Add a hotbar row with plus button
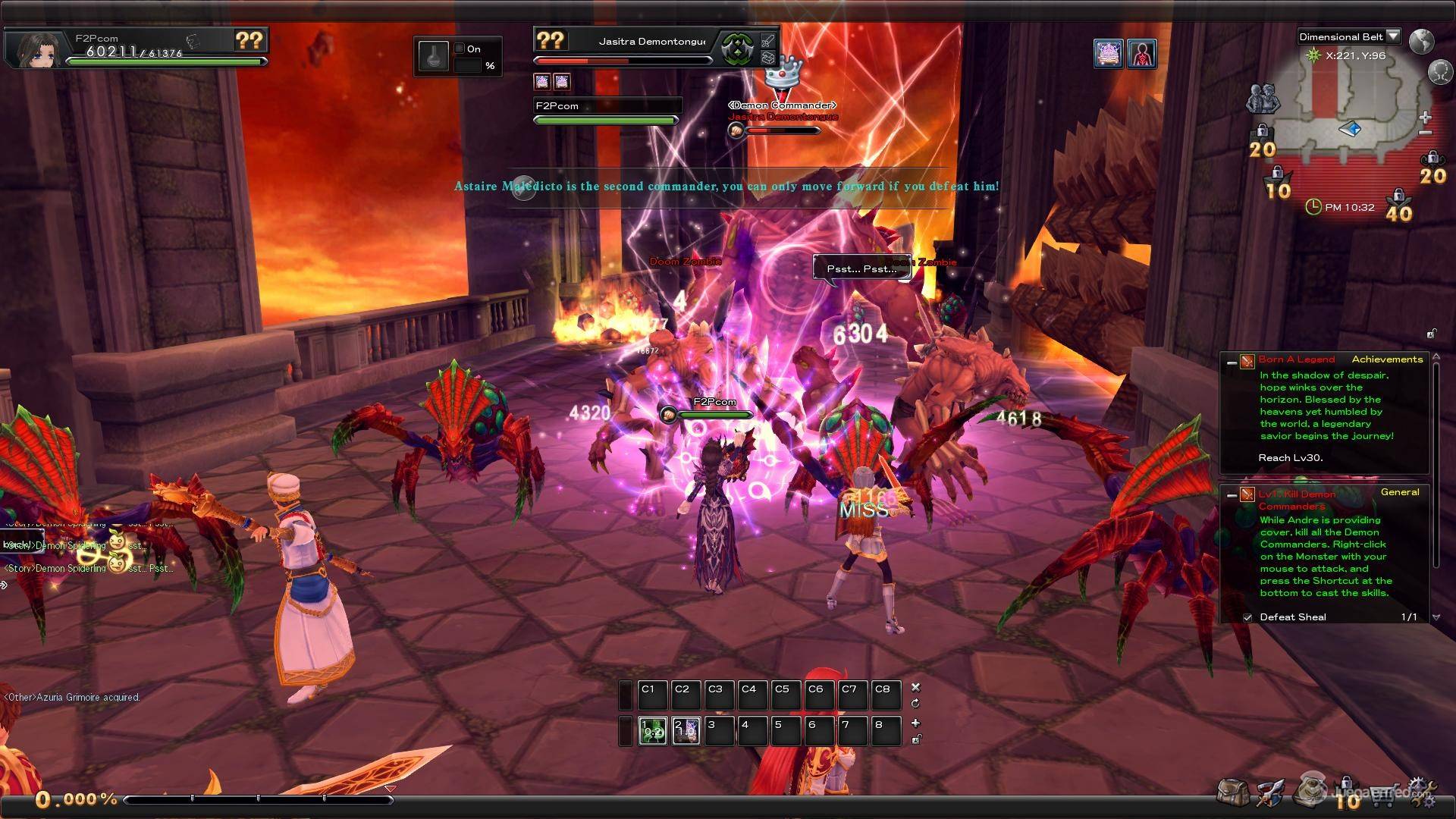Image resolution: width=1456 pixels, height=819 pixels. [x=915, y=723]
